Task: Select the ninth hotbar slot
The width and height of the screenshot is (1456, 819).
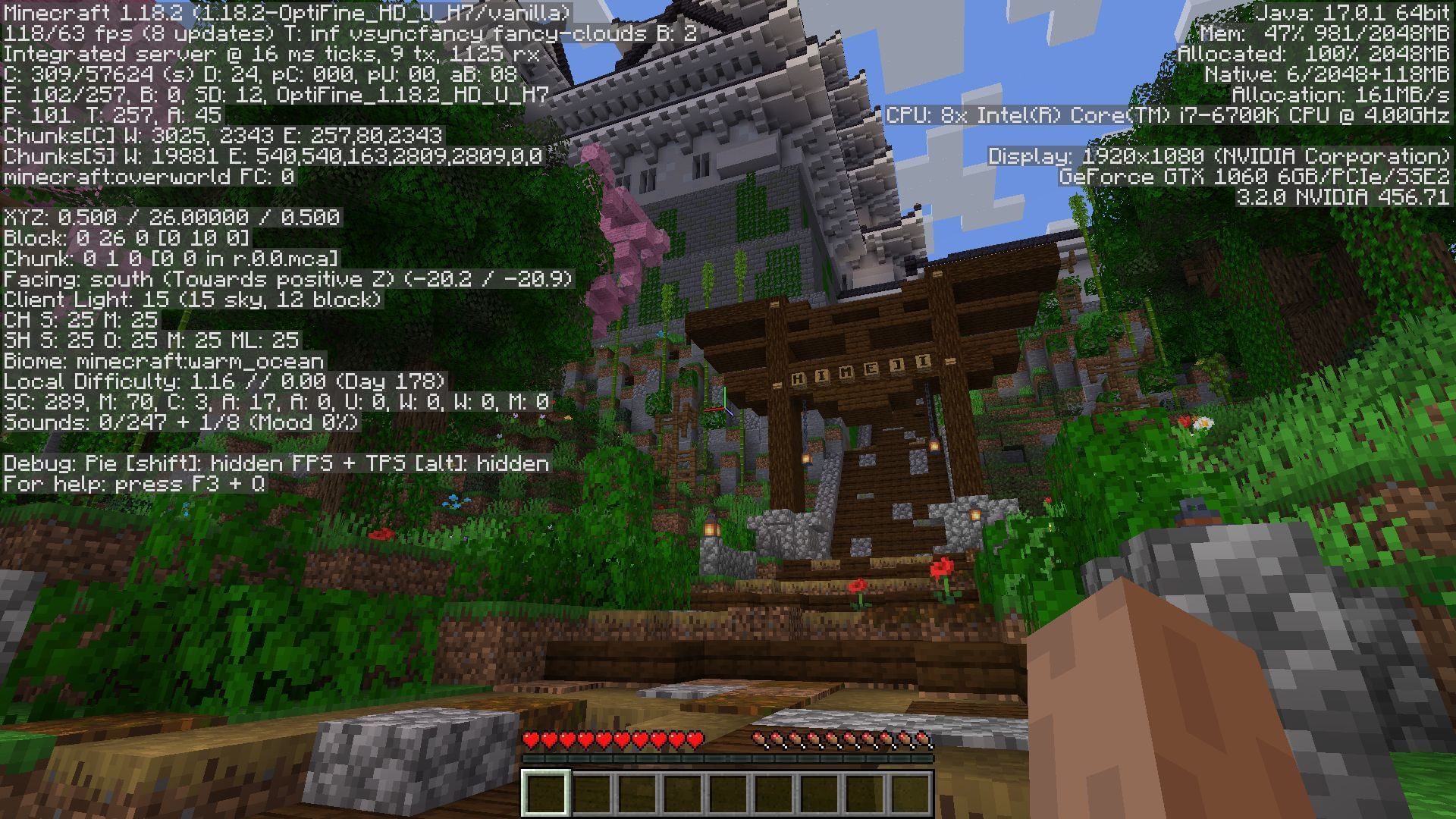Action: tap(908, 795)
